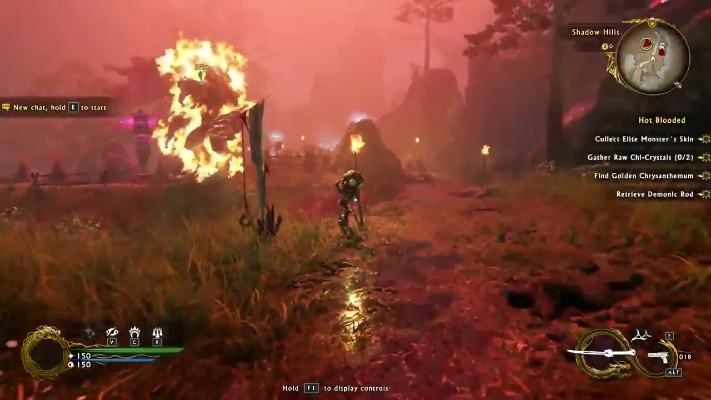Viewport: 711px width, 400px height.
Task: Select the Hot Blooded quest title
Action: pyautogui.click(x=661, y=121)
